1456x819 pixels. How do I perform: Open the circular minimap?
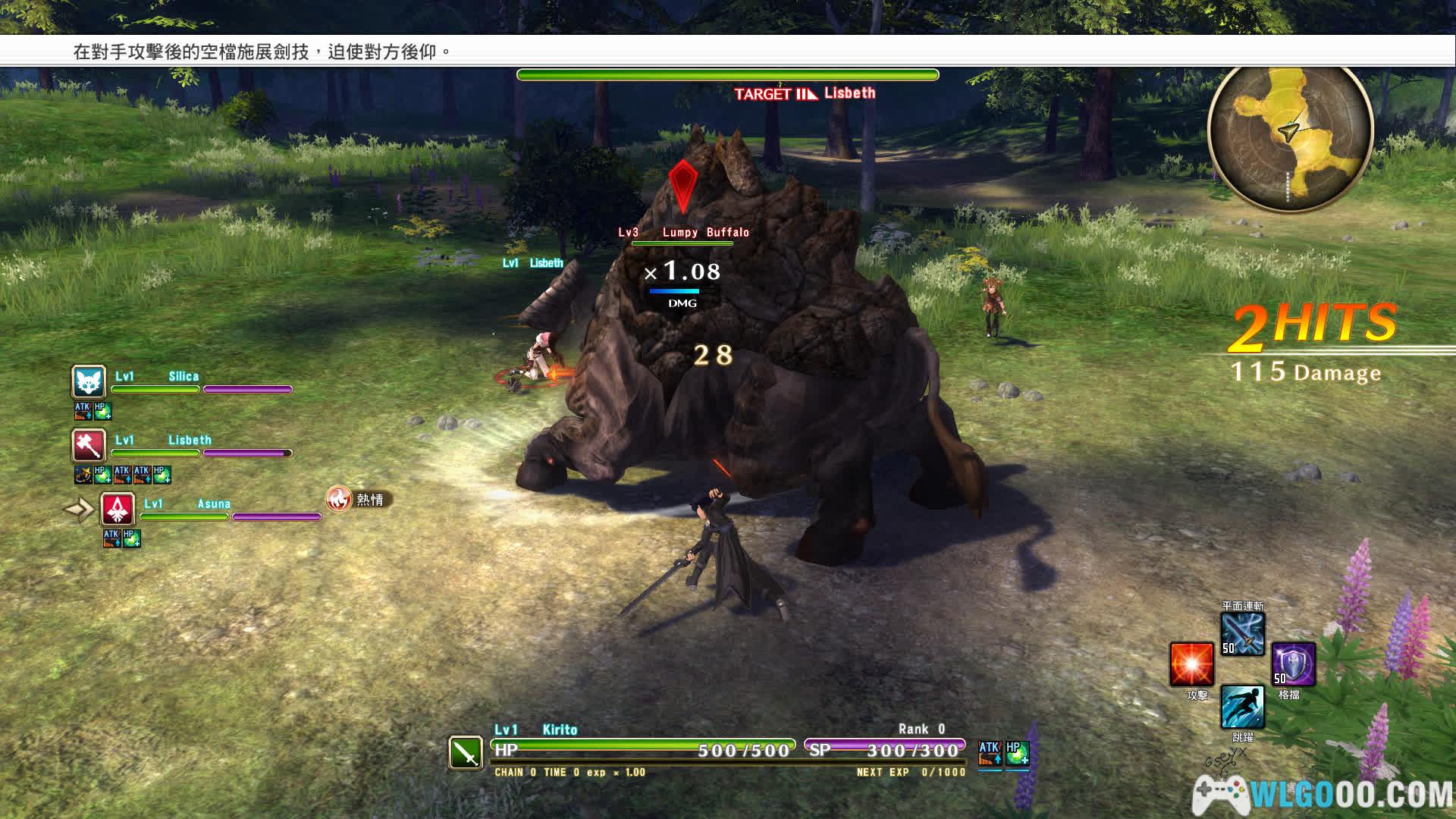1290,136
